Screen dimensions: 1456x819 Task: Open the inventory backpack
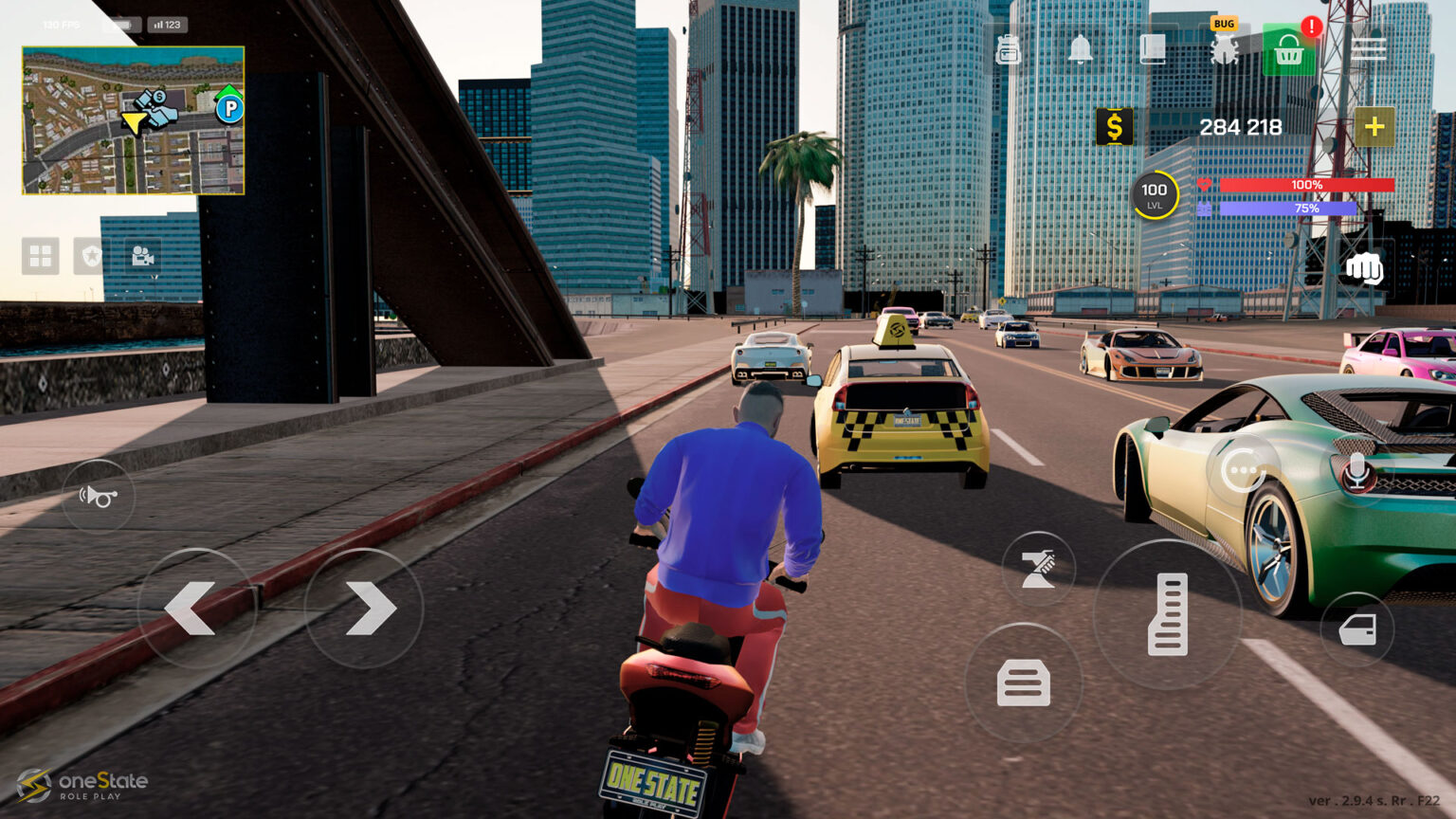point(1008,49)
